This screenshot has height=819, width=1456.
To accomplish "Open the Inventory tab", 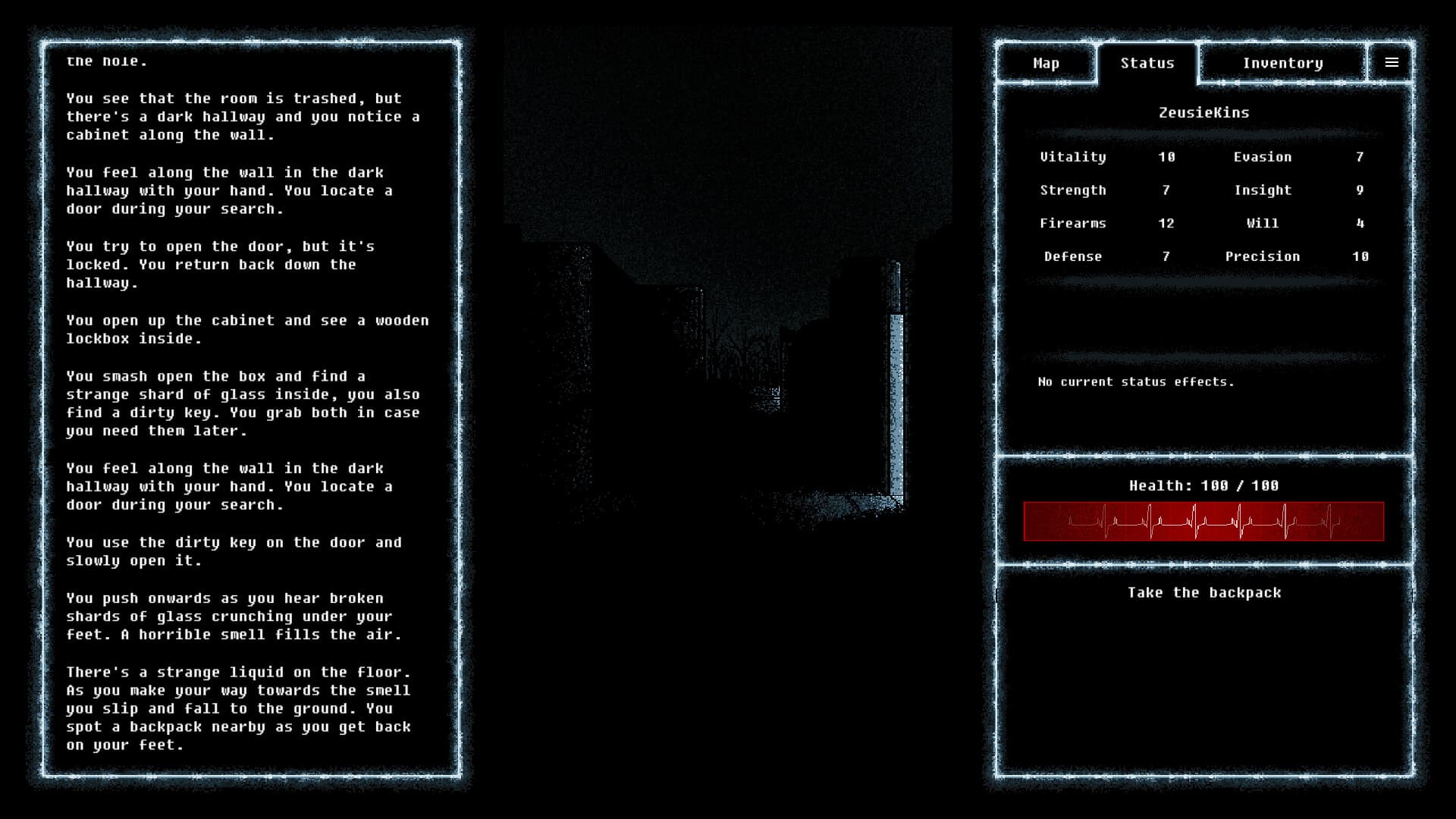I will tap(1282, 63).
